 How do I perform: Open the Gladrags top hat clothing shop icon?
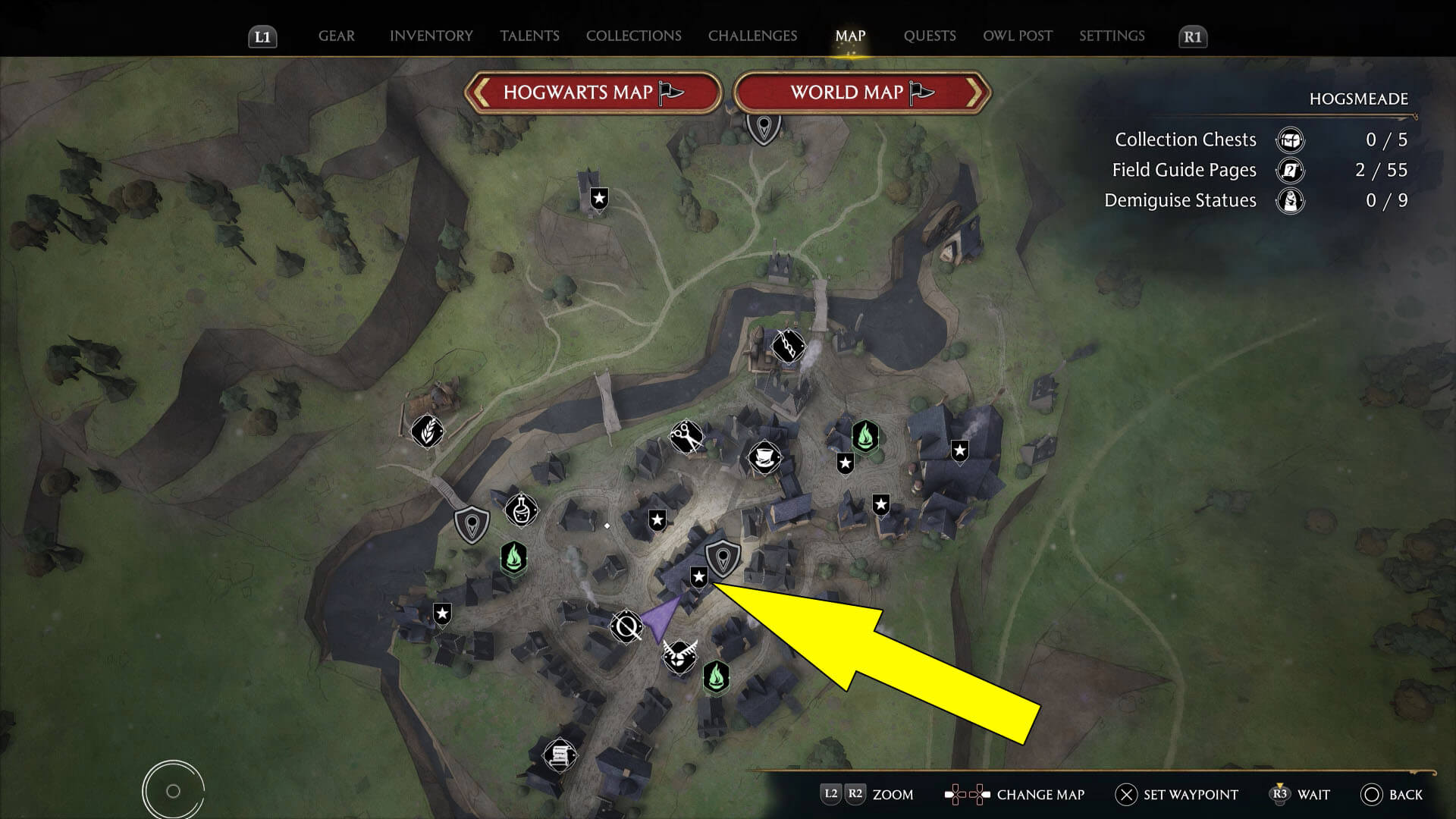point(764,457)
